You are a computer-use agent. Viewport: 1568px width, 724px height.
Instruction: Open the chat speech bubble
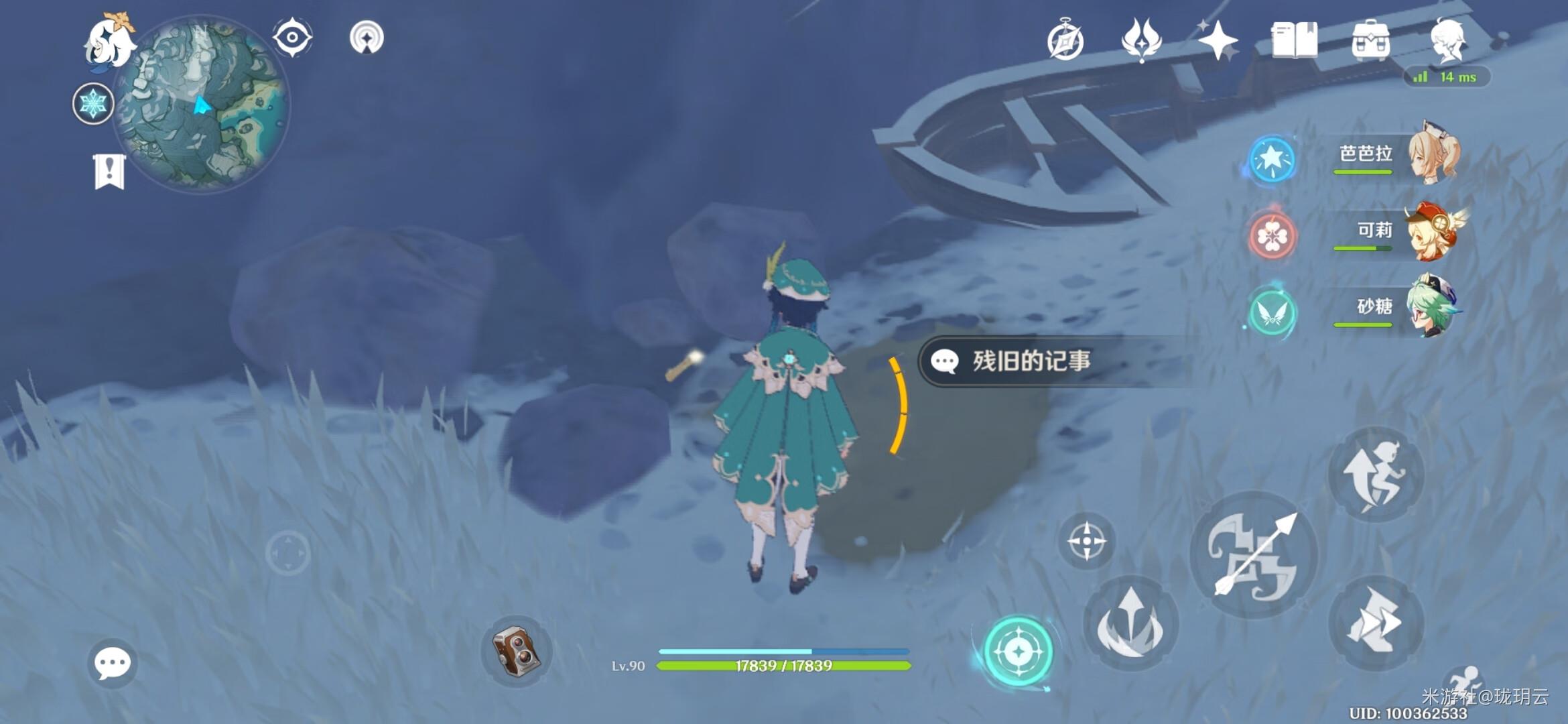[x=112, y=663]
